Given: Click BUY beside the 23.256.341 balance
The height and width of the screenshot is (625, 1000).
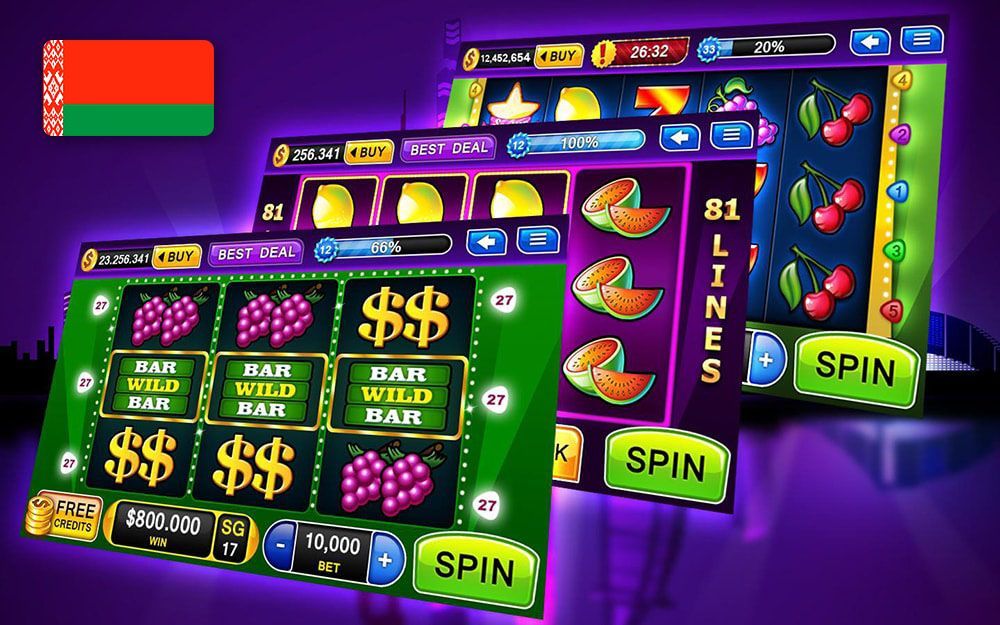Looking at the screenshot, I should coord(177,256).
